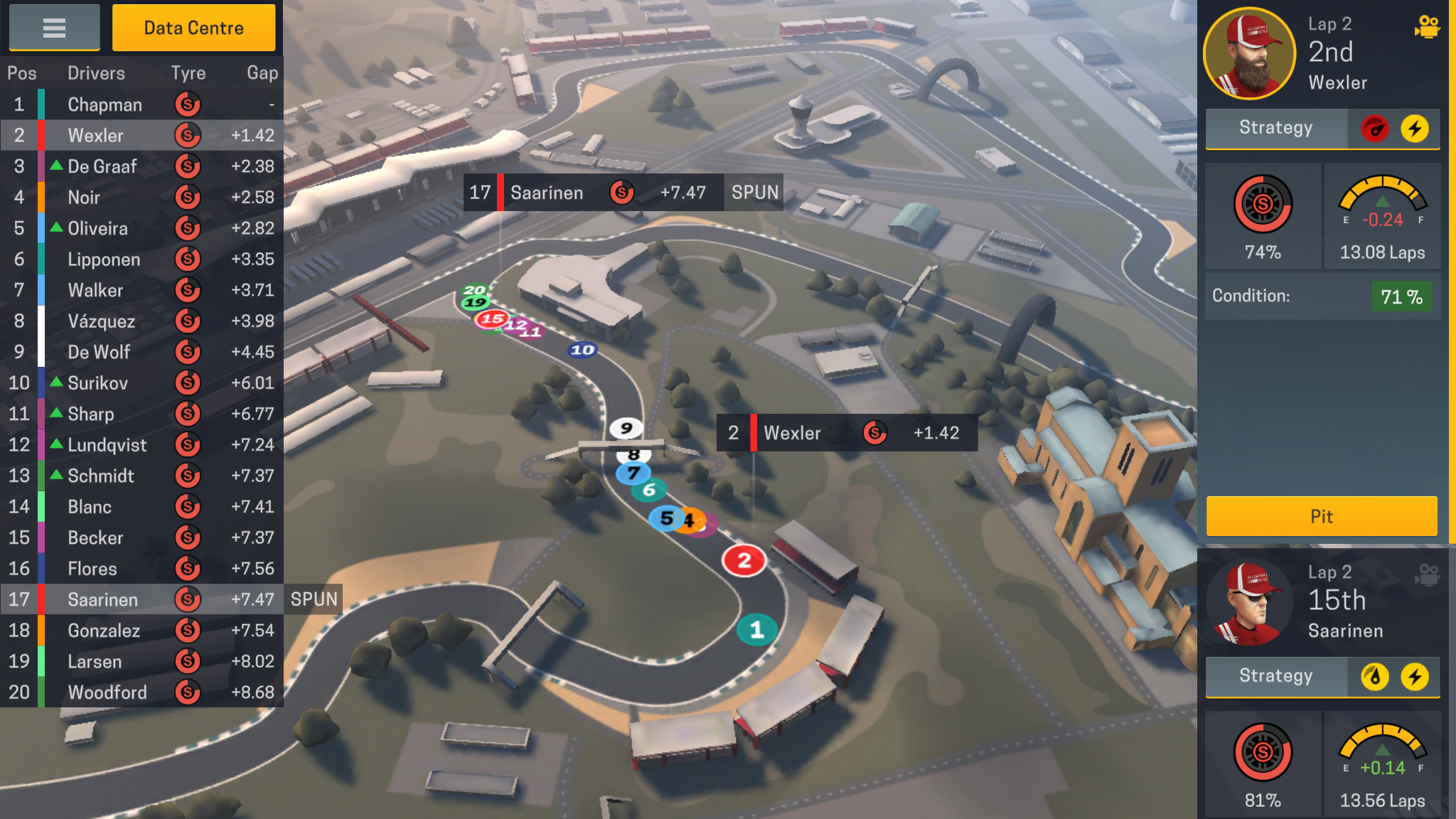This screenshot has height=819, width=1456.
Task: Click Wexler's red tyre wear gauge
Action: [x=1263, y=205]
